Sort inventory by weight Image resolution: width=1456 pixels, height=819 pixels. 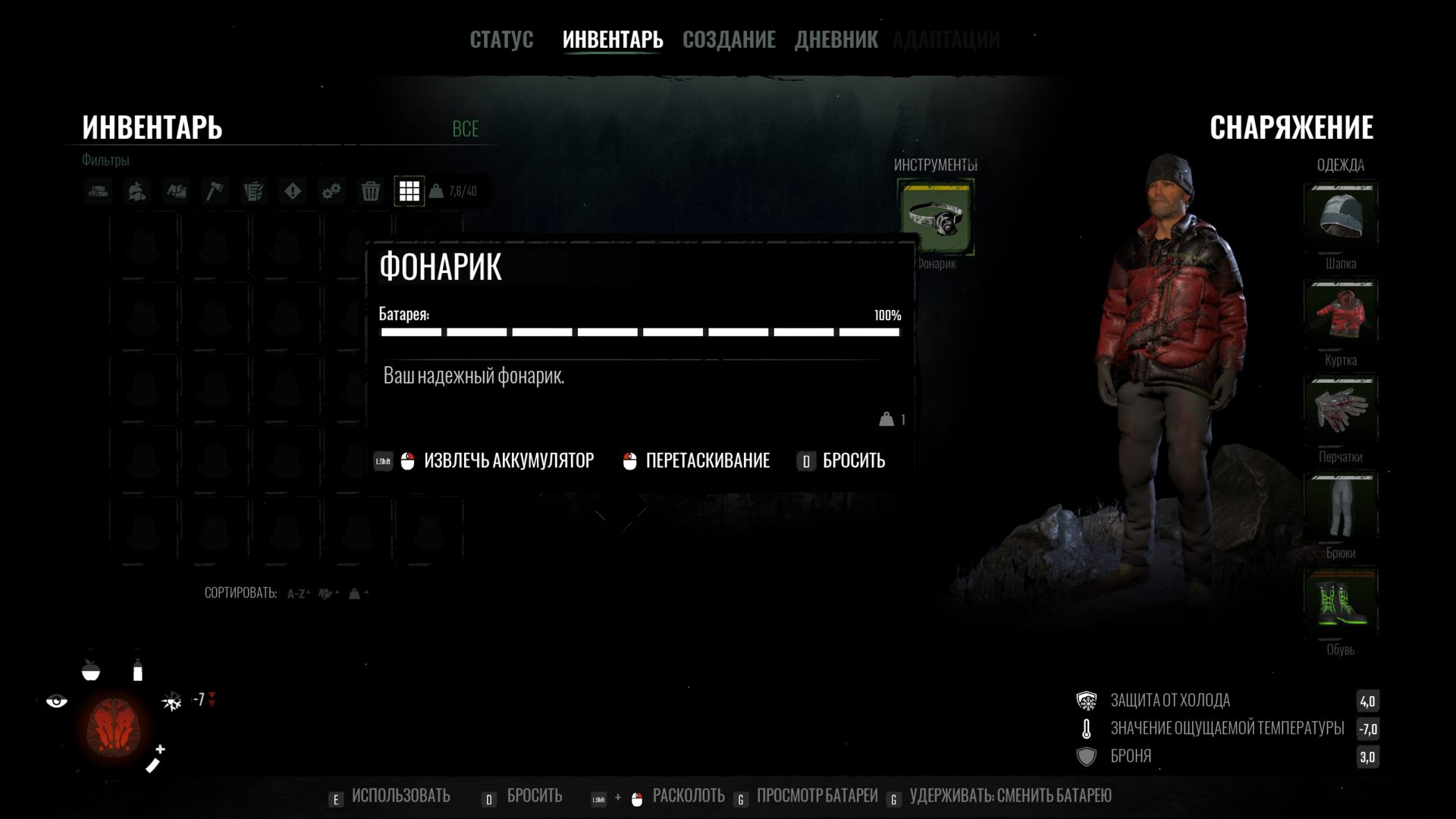click(x=357, y=594)
